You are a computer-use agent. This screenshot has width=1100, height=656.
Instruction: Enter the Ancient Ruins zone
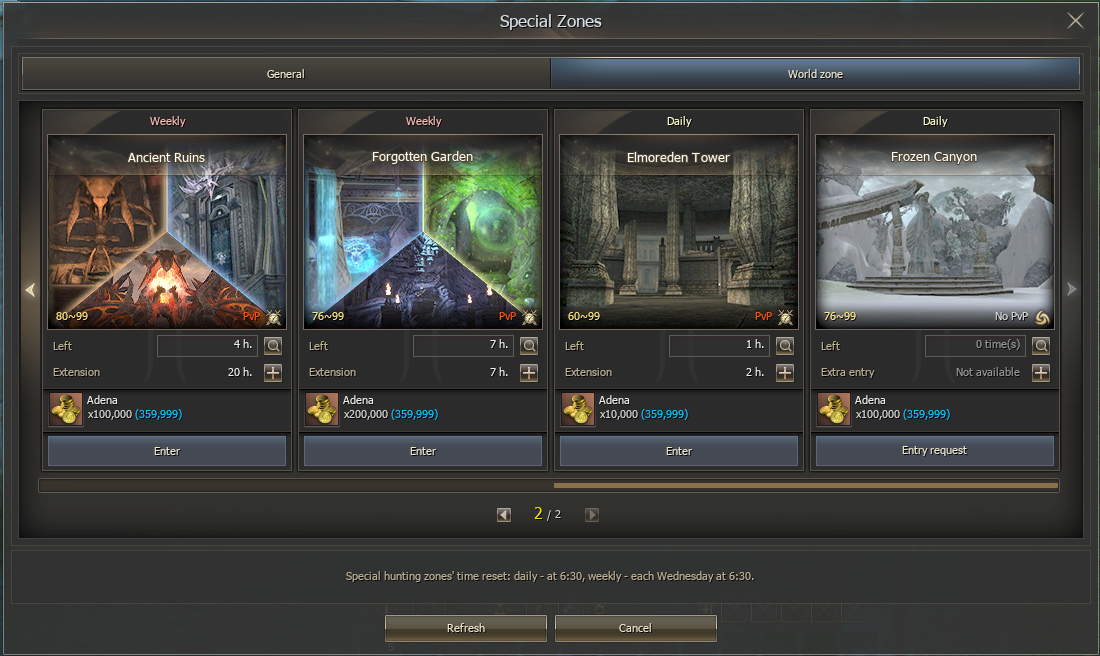pos(167,451)
